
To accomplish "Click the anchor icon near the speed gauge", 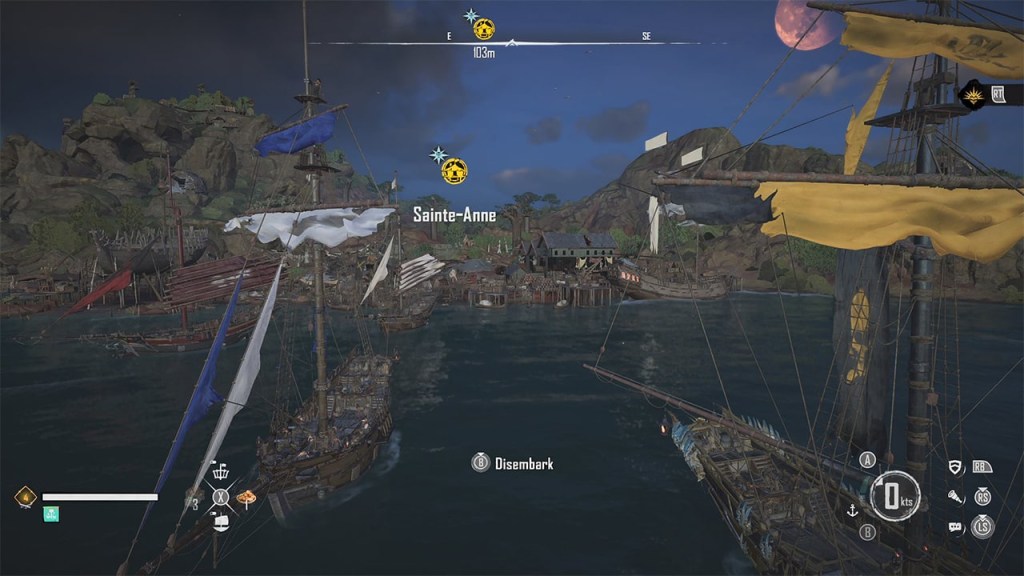I will (853, 510).
